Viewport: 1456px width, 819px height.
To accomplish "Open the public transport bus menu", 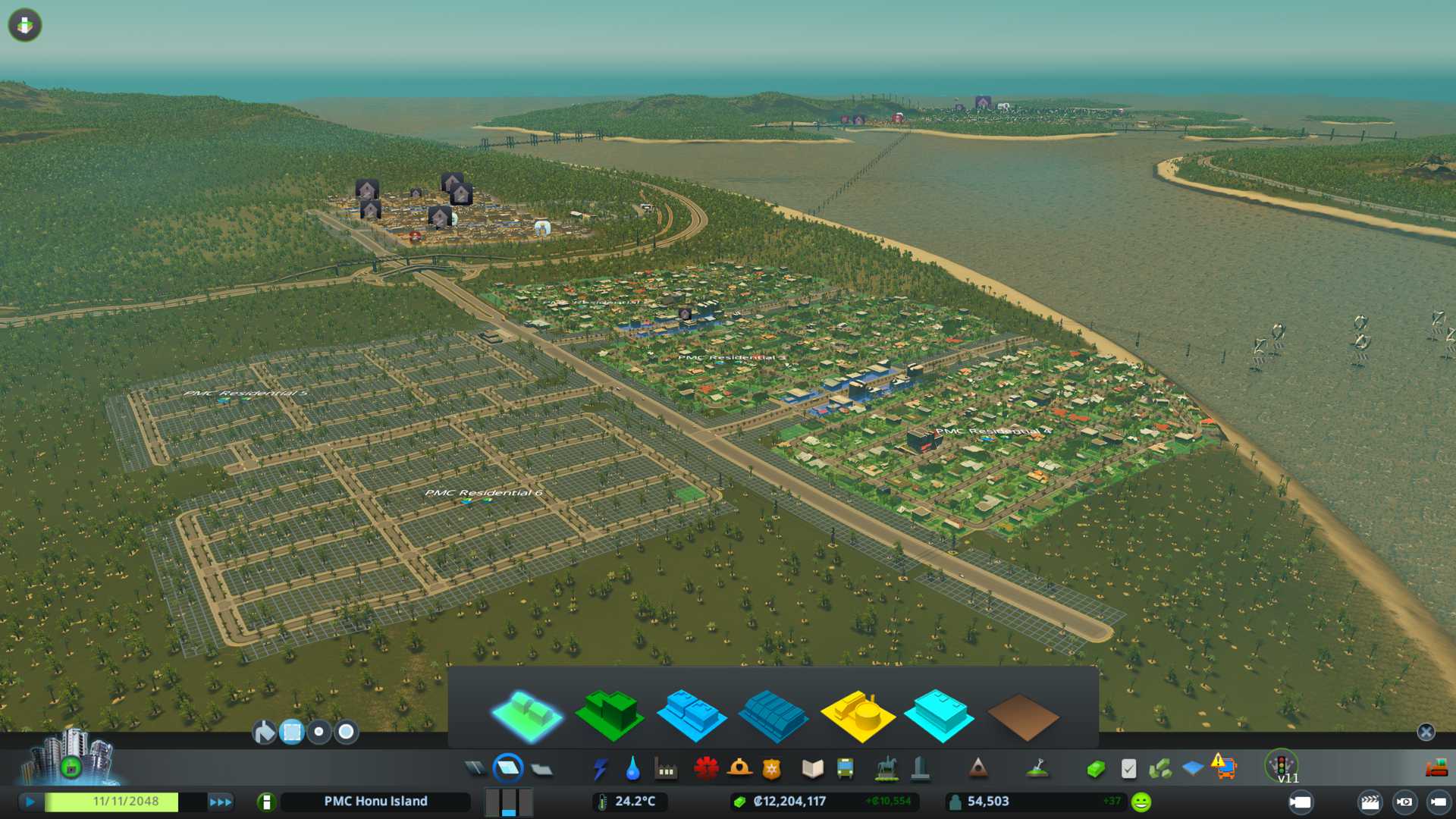I will pos(845,769).
